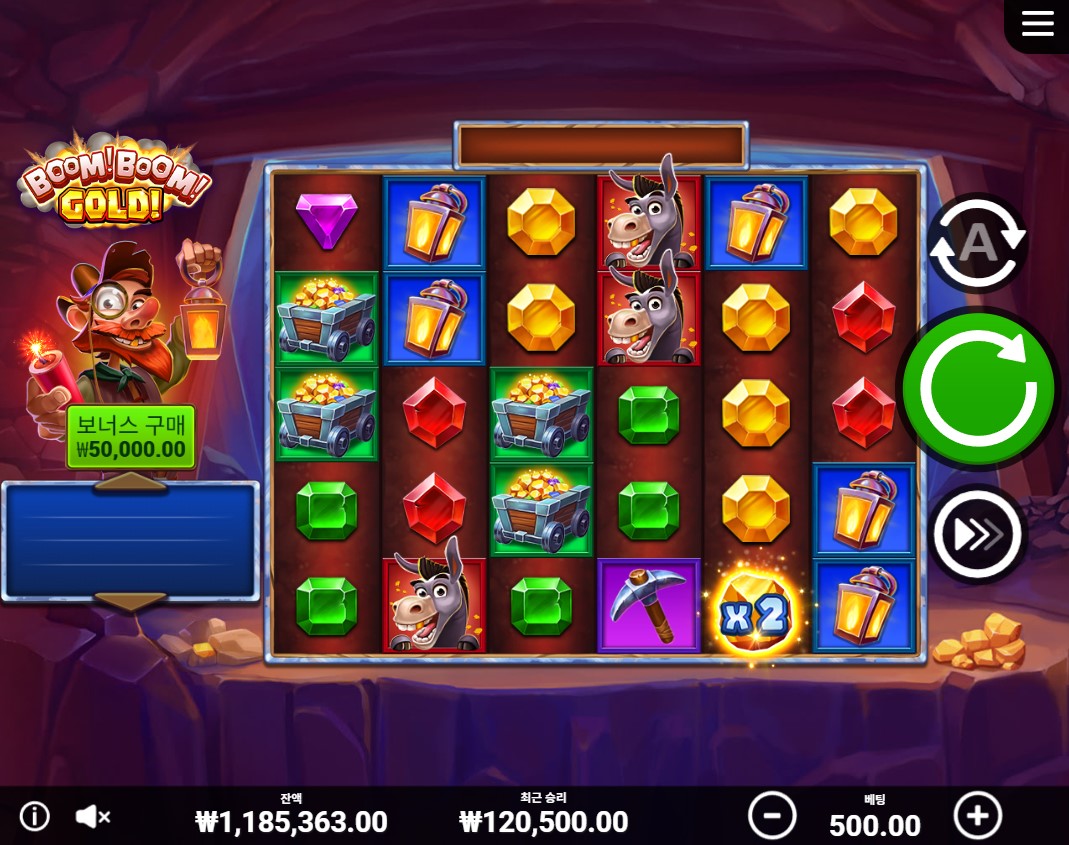Decrease the bet with minus button
This screenshot has height=845, width=1069.
click(772, 815)
